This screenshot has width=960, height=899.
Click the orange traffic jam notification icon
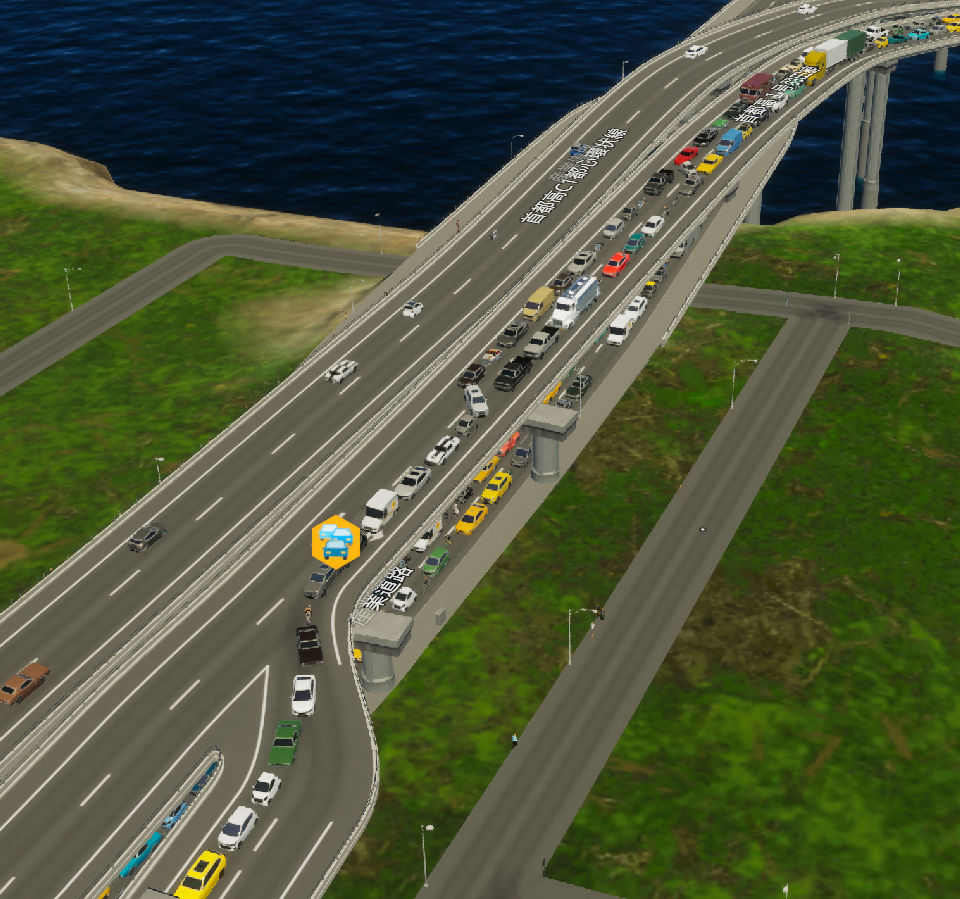[335, 542]
